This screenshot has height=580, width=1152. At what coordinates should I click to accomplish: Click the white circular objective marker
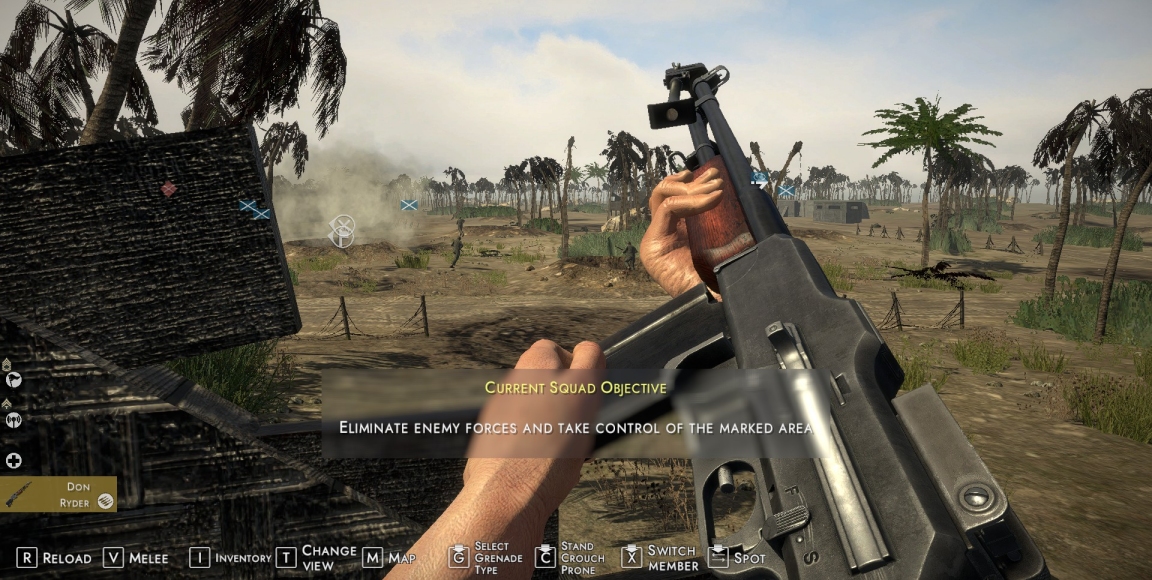click(342, 231)
